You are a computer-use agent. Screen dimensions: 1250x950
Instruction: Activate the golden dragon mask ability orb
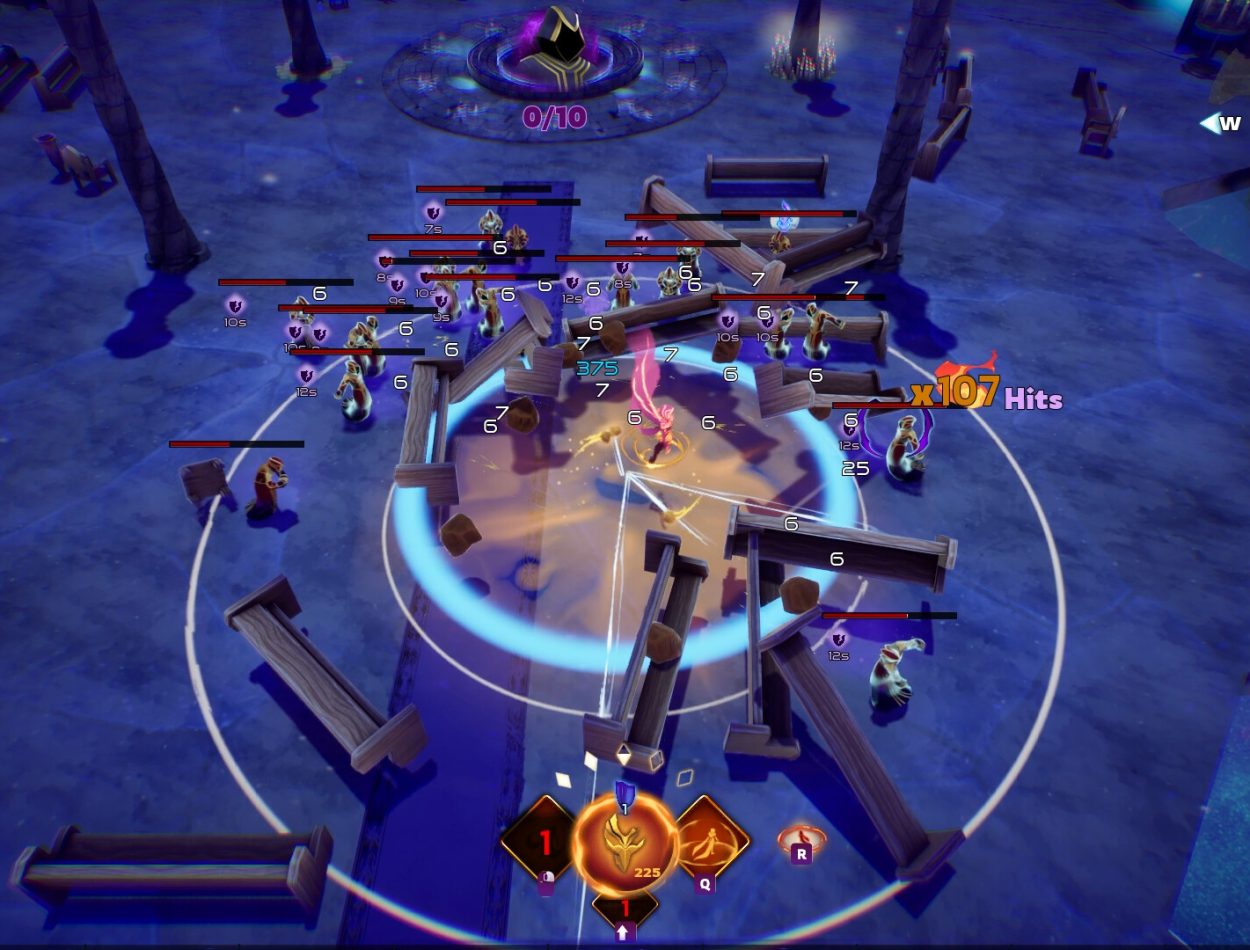[625, 845]
